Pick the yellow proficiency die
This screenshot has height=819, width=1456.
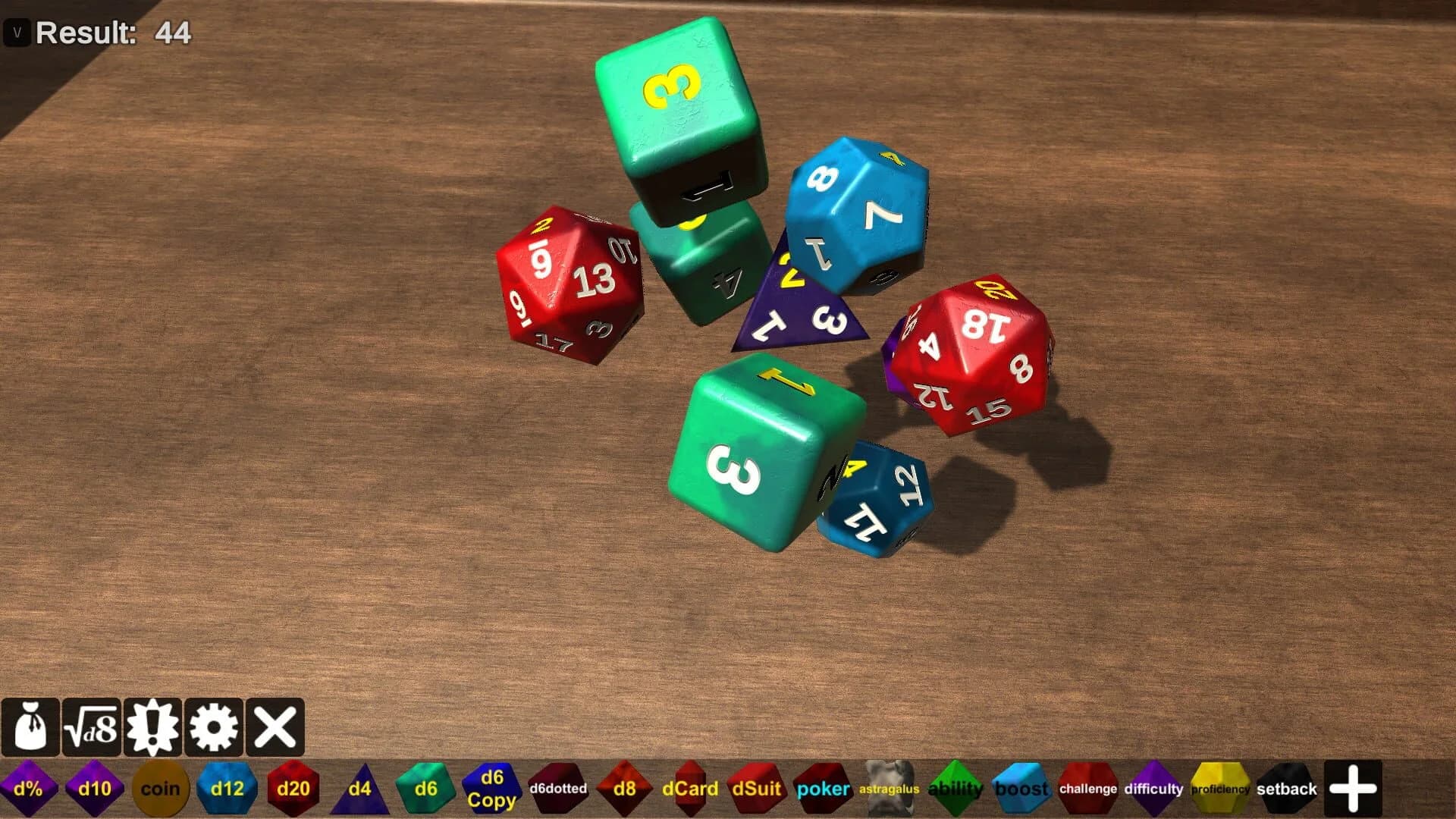click(x=1219, y=789)
